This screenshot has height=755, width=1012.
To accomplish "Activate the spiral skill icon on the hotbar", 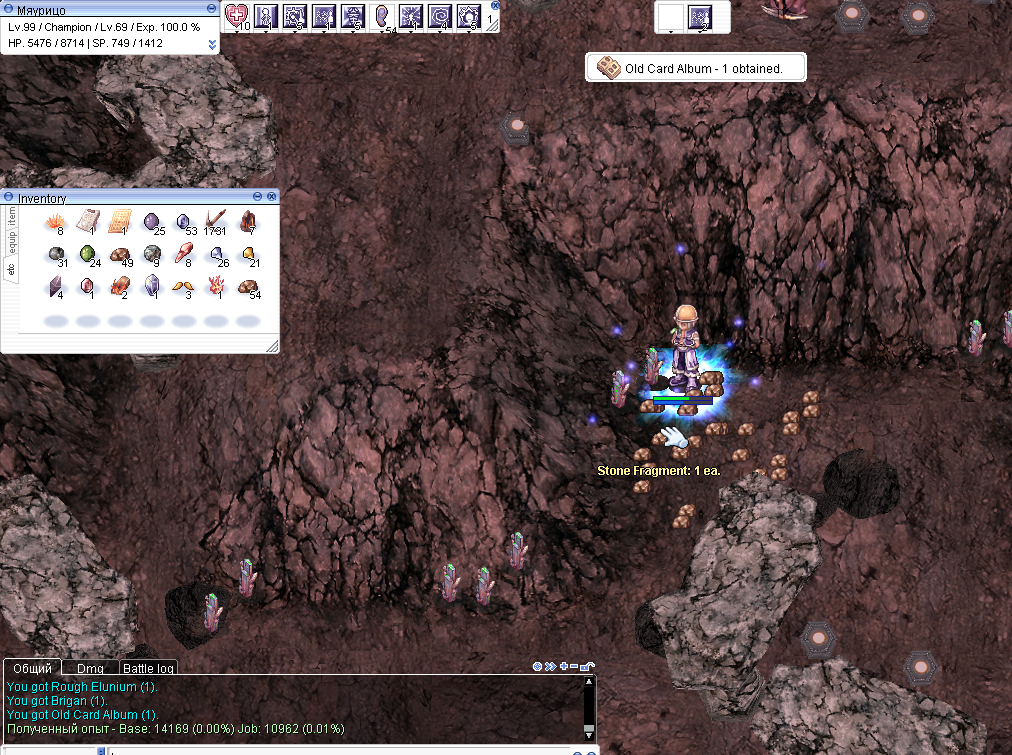I will 439,15.
